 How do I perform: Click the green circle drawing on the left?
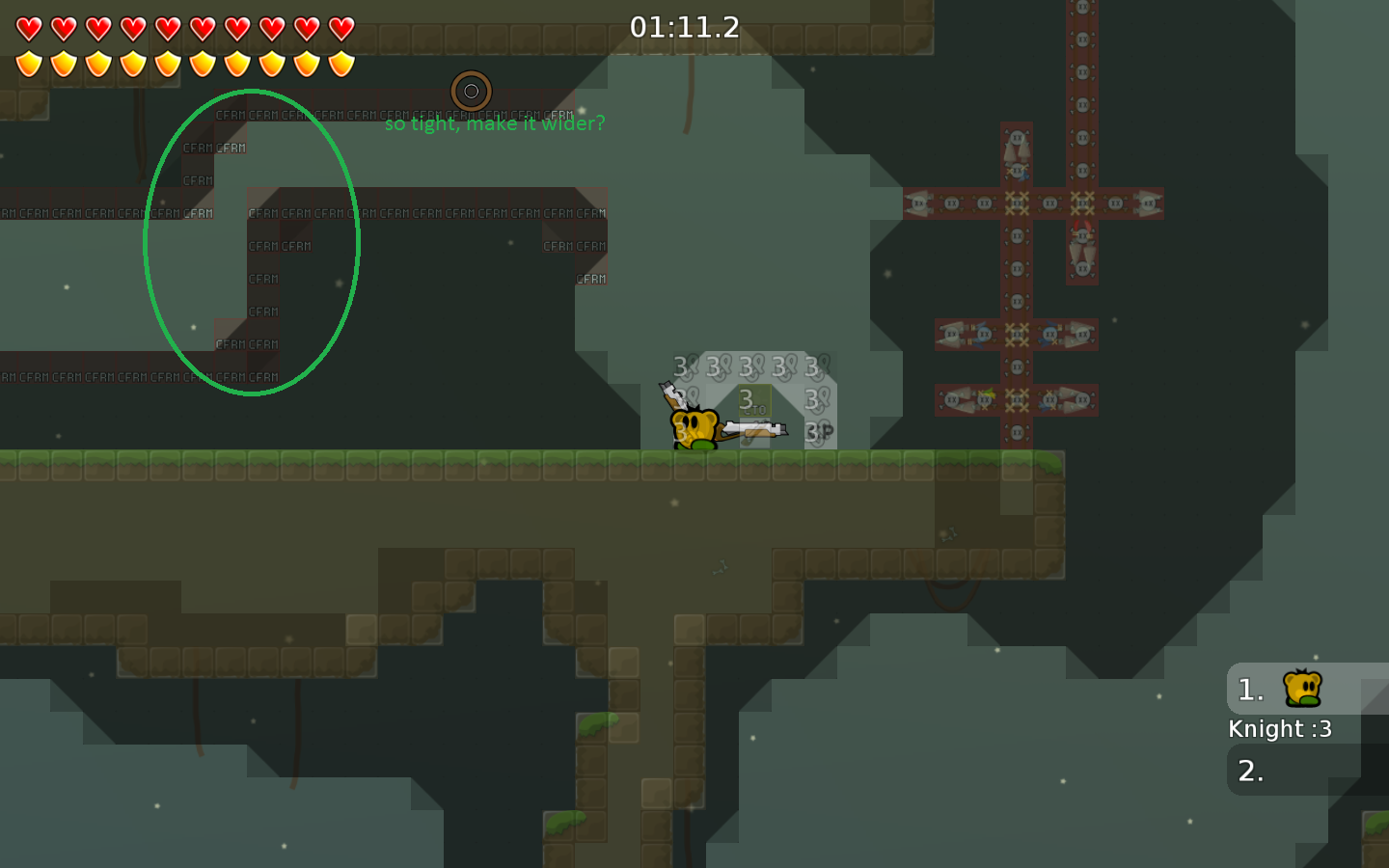coord(251,241)
